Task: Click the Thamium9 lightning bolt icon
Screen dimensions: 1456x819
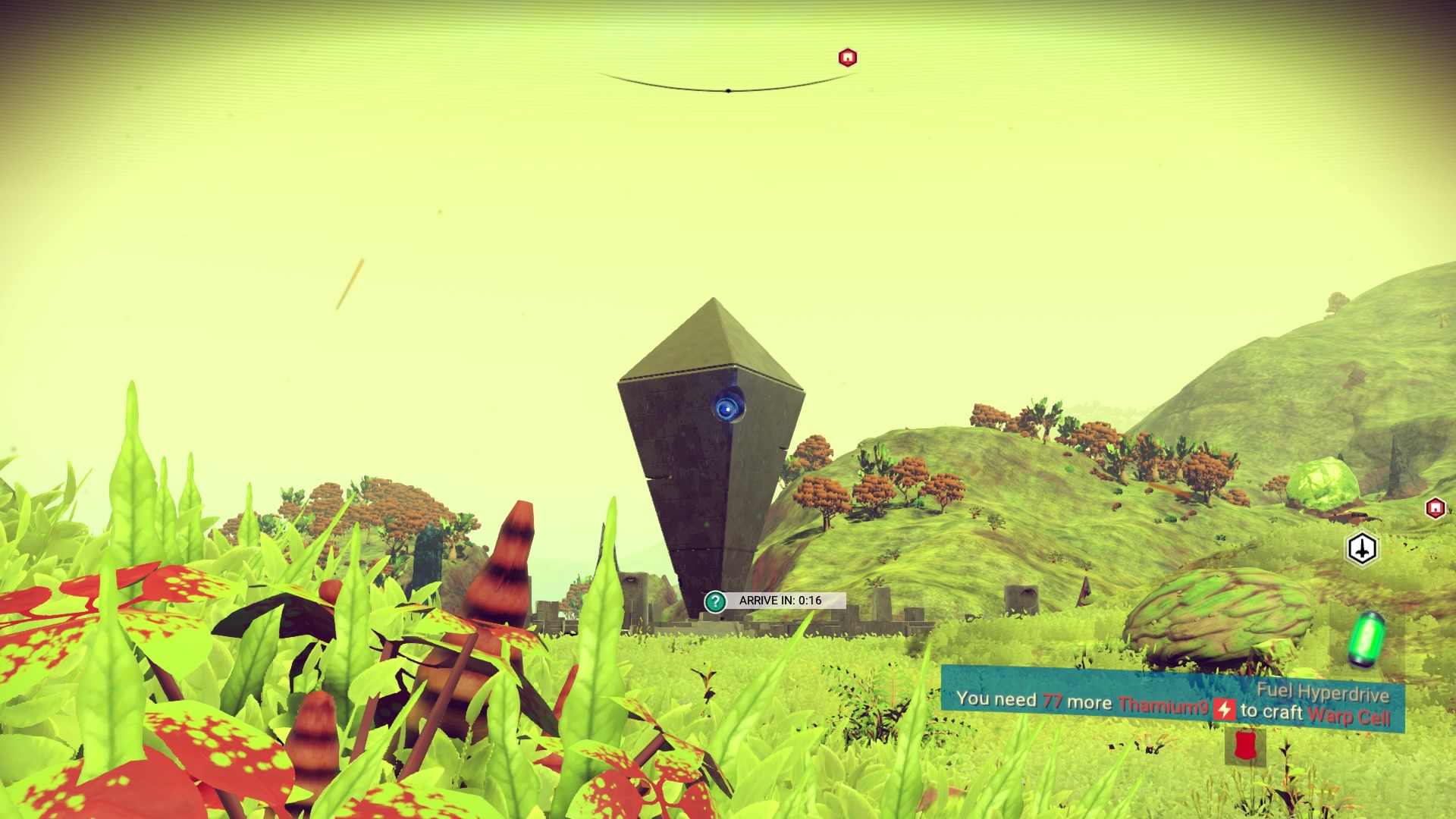Action: (1224, 710)
